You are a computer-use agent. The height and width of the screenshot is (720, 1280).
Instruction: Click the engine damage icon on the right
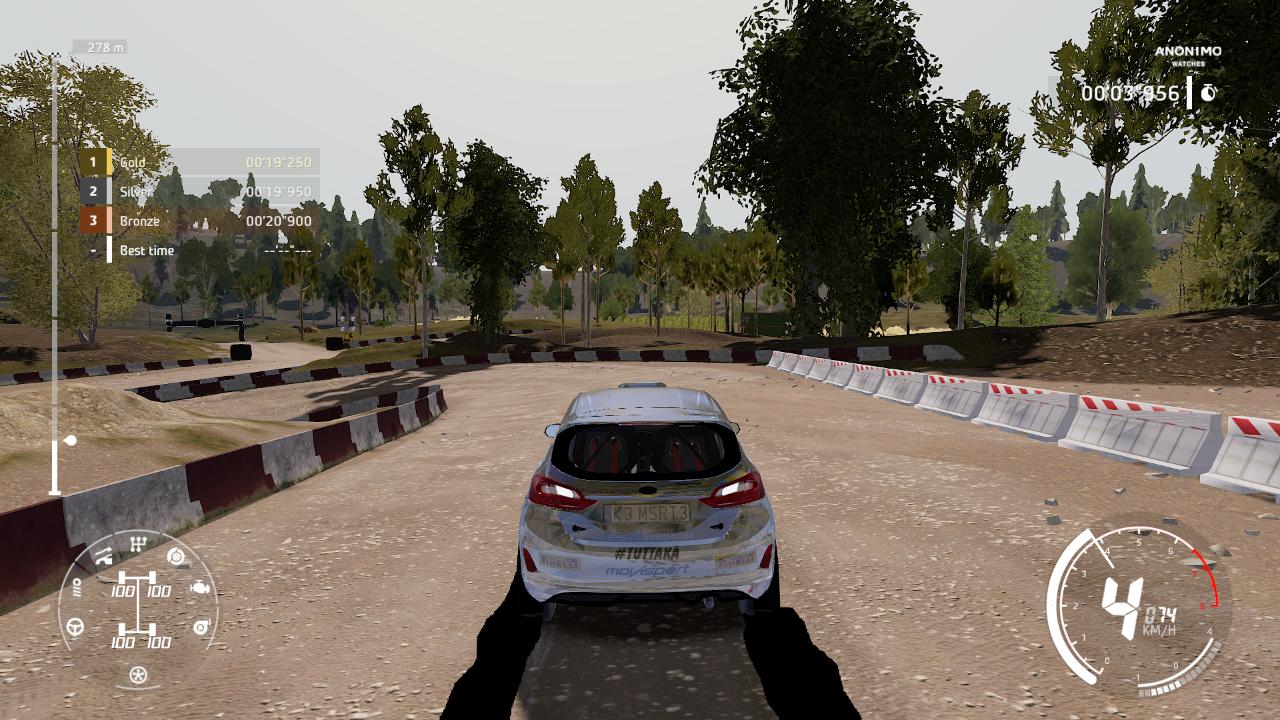[200, 587]
